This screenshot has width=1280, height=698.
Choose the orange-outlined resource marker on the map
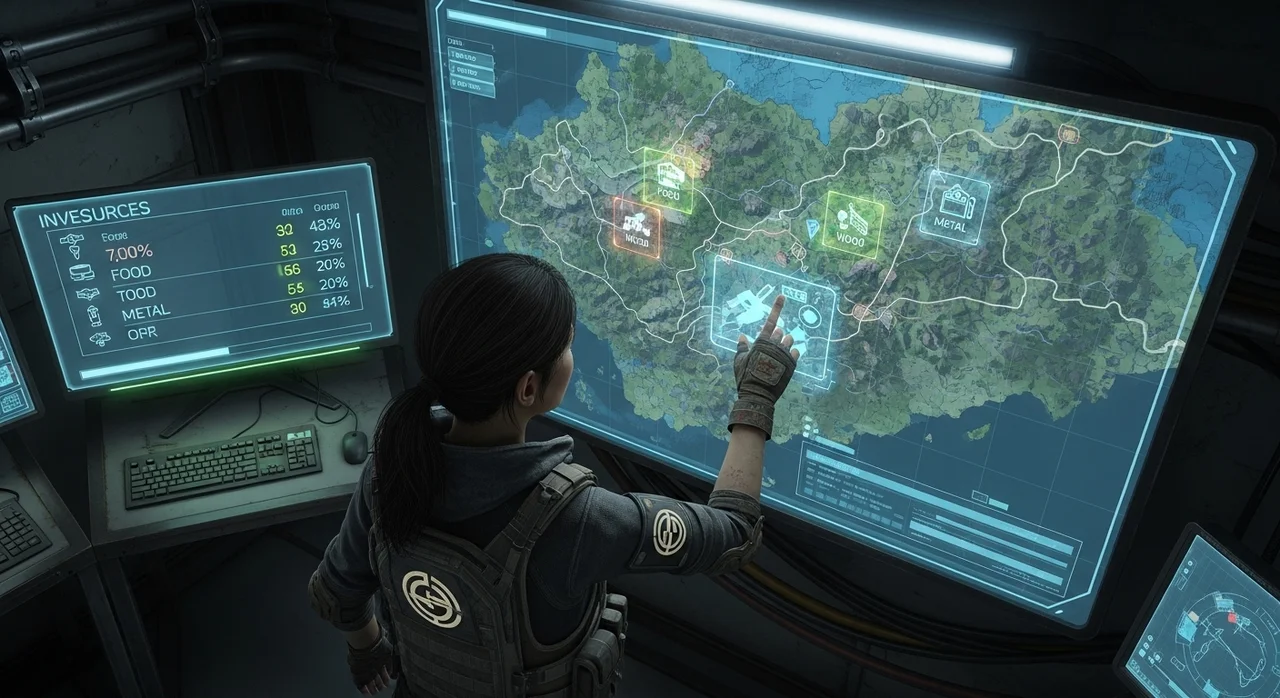coord(637,226)
